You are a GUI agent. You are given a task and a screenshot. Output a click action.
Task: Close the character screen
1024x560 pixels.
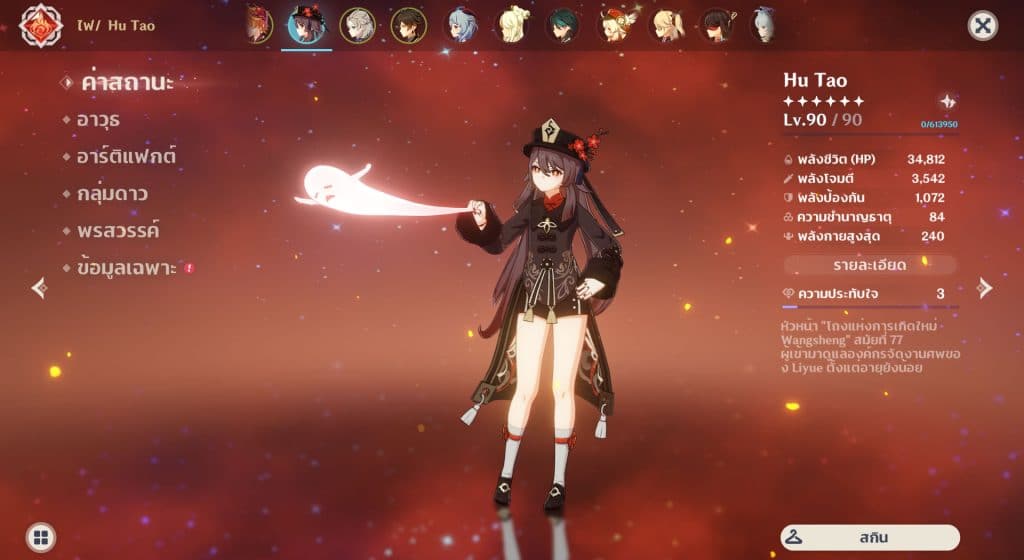983,26
